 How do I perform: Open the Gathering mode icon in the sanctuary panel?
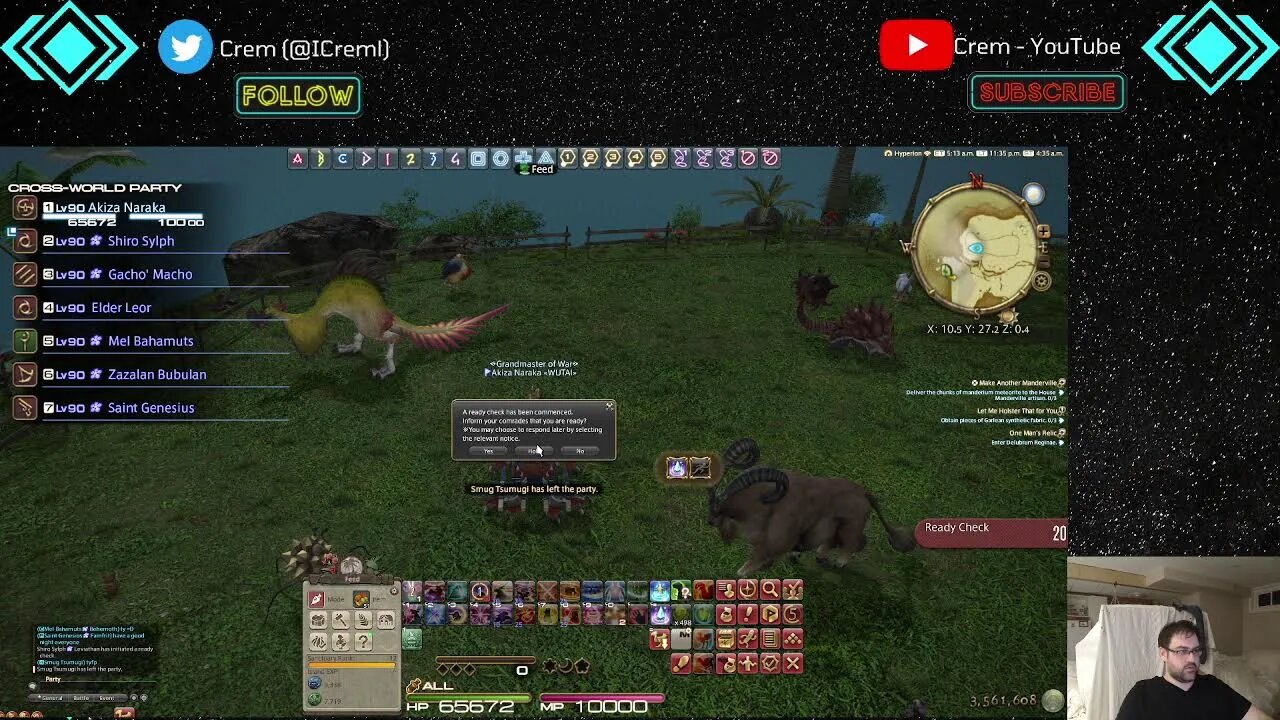coord(320,620)
